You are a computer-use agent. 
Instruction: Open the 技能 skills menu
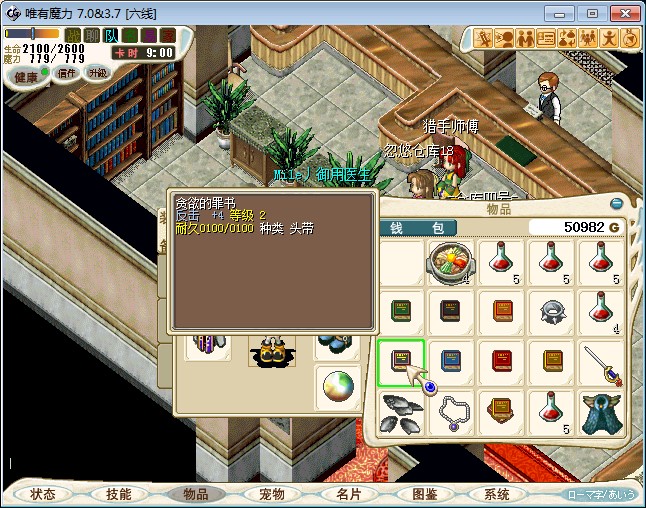pyautogui.click(x=118, y=494)
